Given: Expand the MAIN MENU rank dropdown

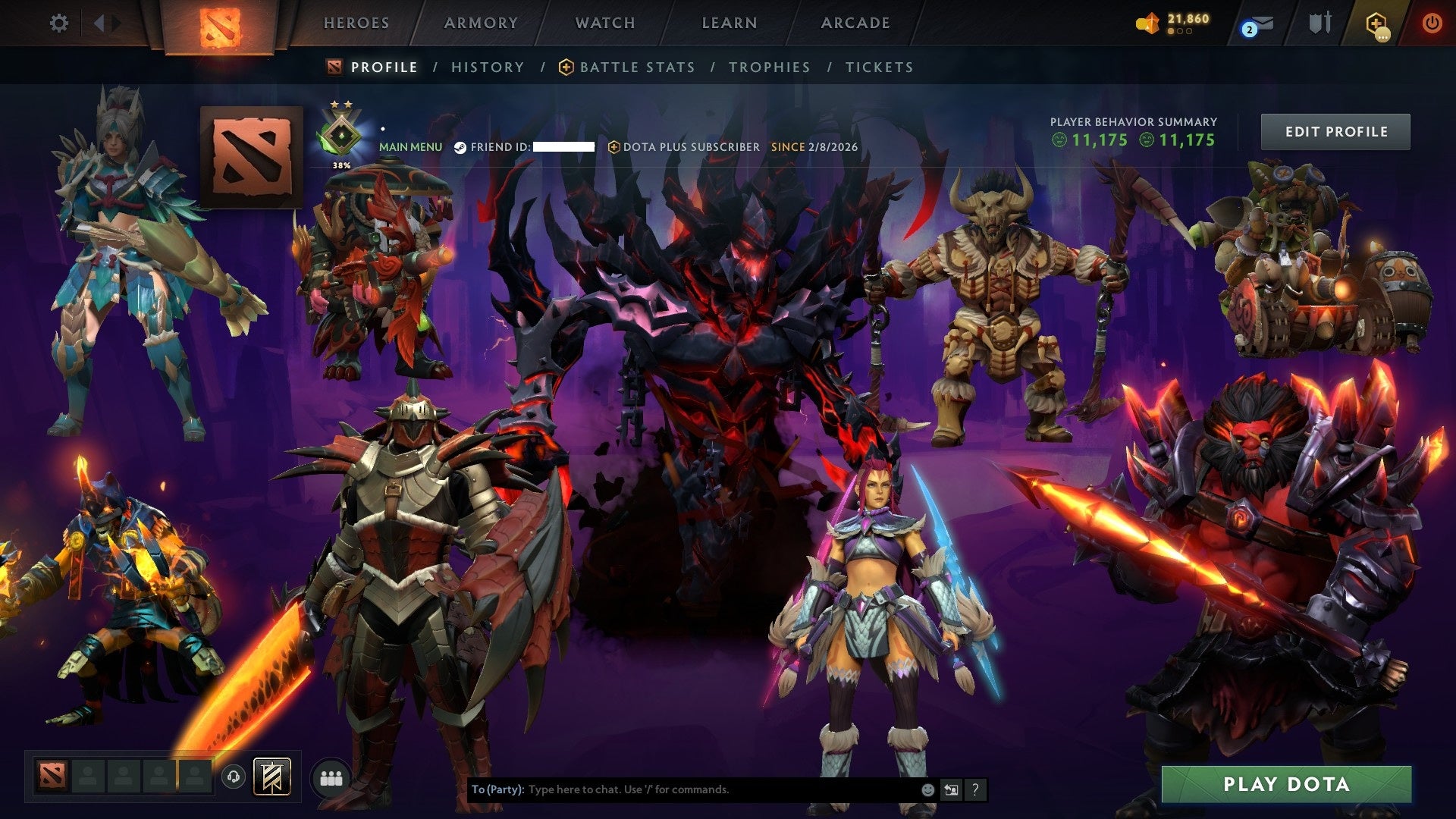Looking at the screenshot, I should [411, 146].
